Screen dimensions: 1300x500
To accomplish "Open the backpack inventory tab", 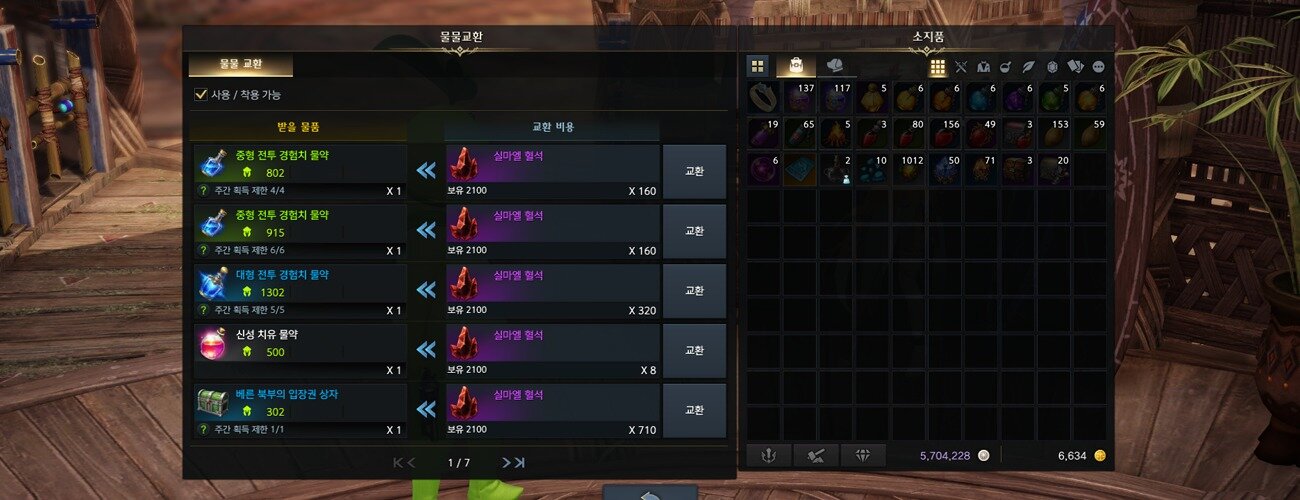I will point(797,66).
